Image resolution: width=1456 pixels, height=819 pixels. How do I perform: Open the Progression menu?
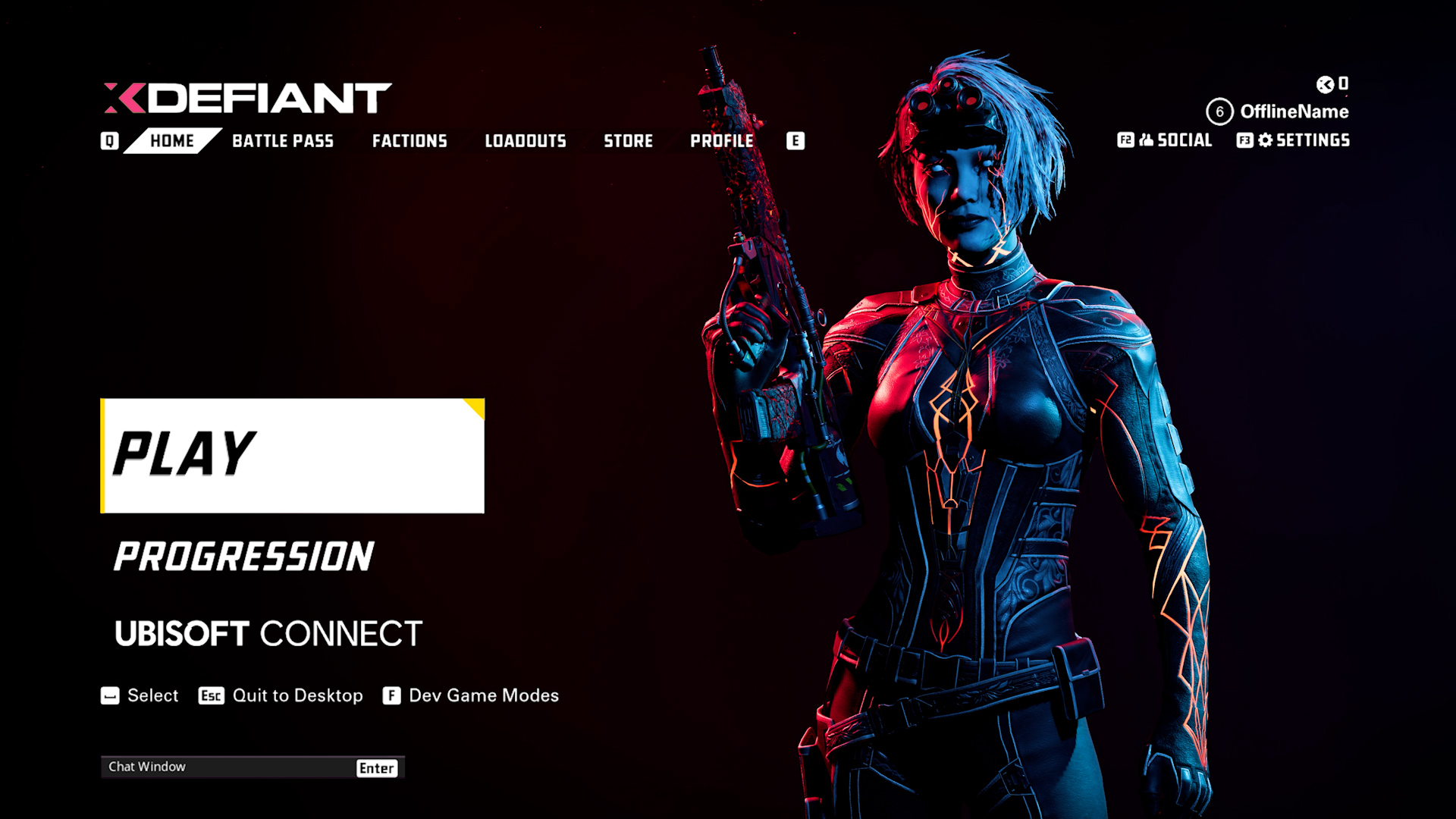[x=243, y=557]
